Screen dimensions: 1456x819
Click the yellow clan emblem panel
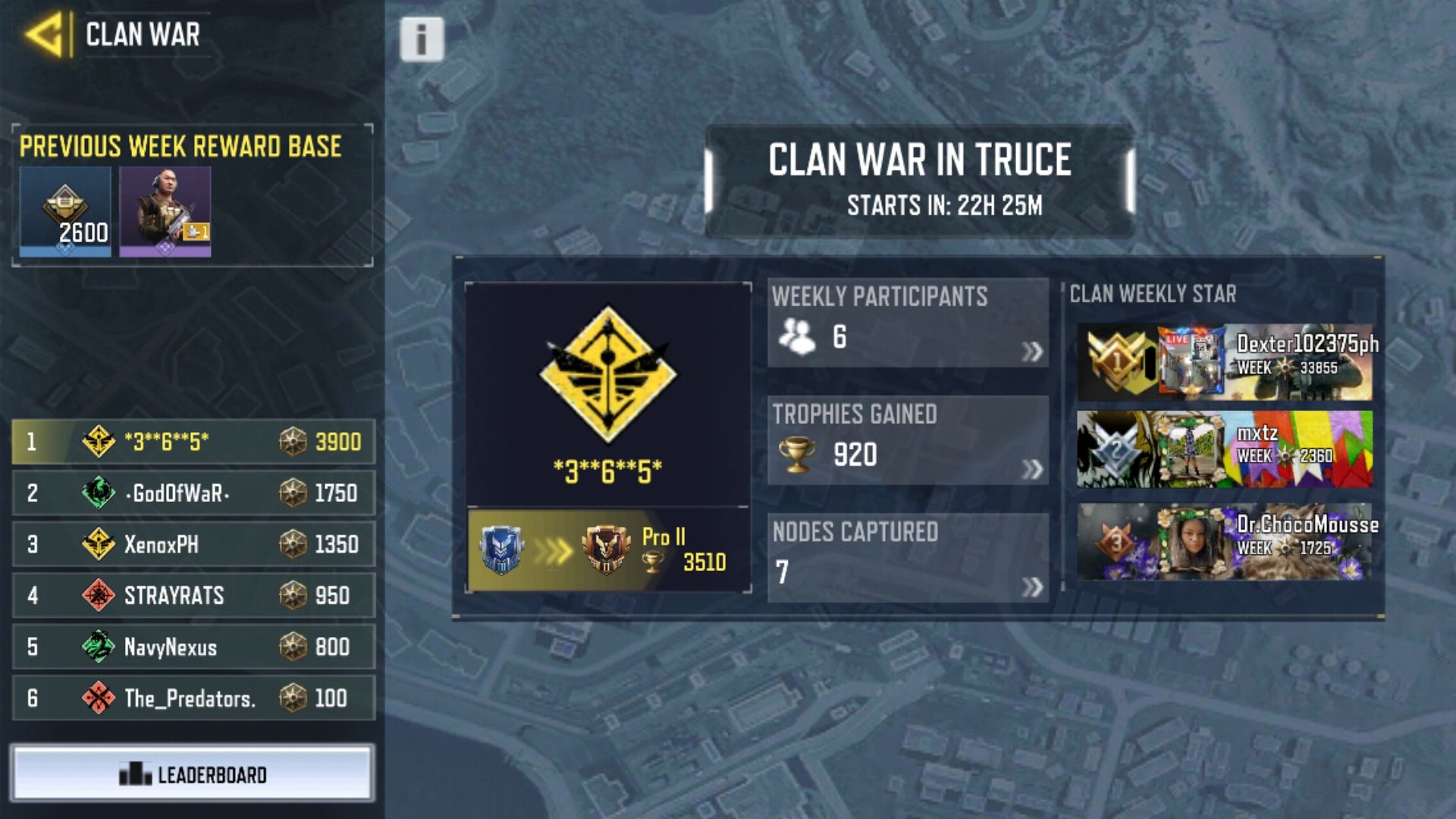(x=607, y=393)
